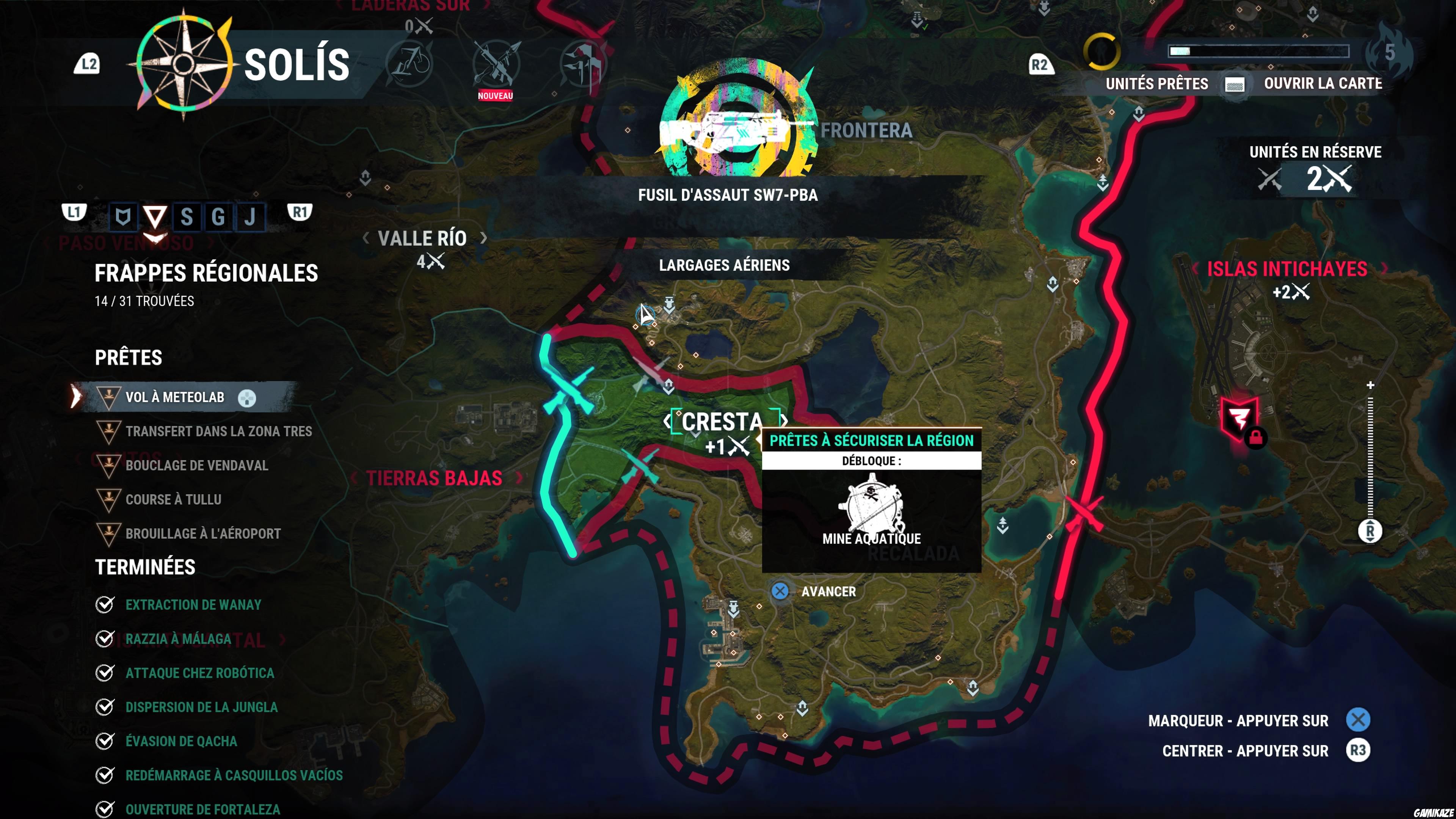The width and height of the screenshot is (1456, 819).
Task: Open the weapons tab marked NOUVEAU
Action: 496,63
